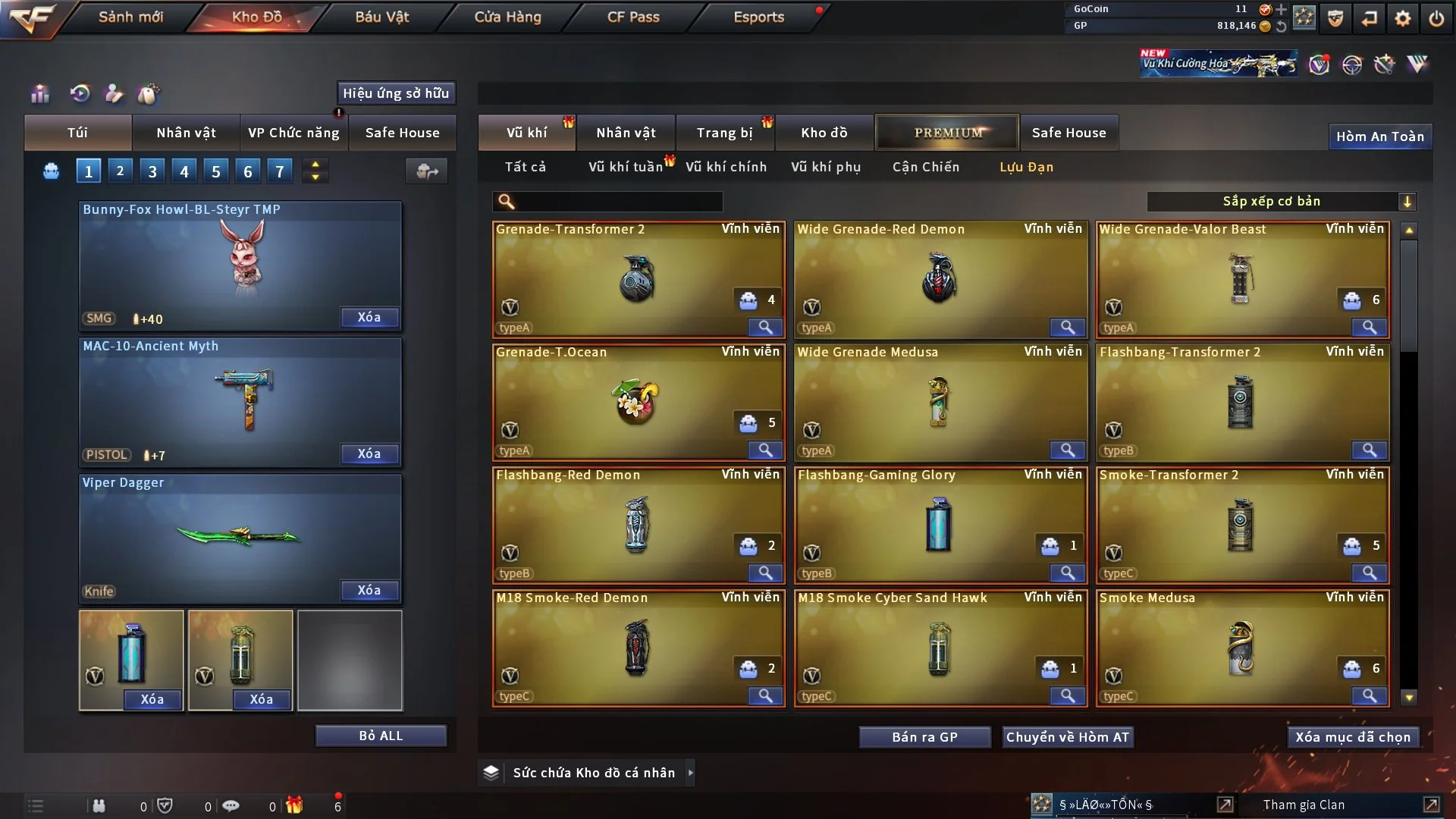Viewport: 1456px width, 819px height.
Task: Open the PREMIUM inventory tab
Action: pyautogui.click(x=948, y=133)
